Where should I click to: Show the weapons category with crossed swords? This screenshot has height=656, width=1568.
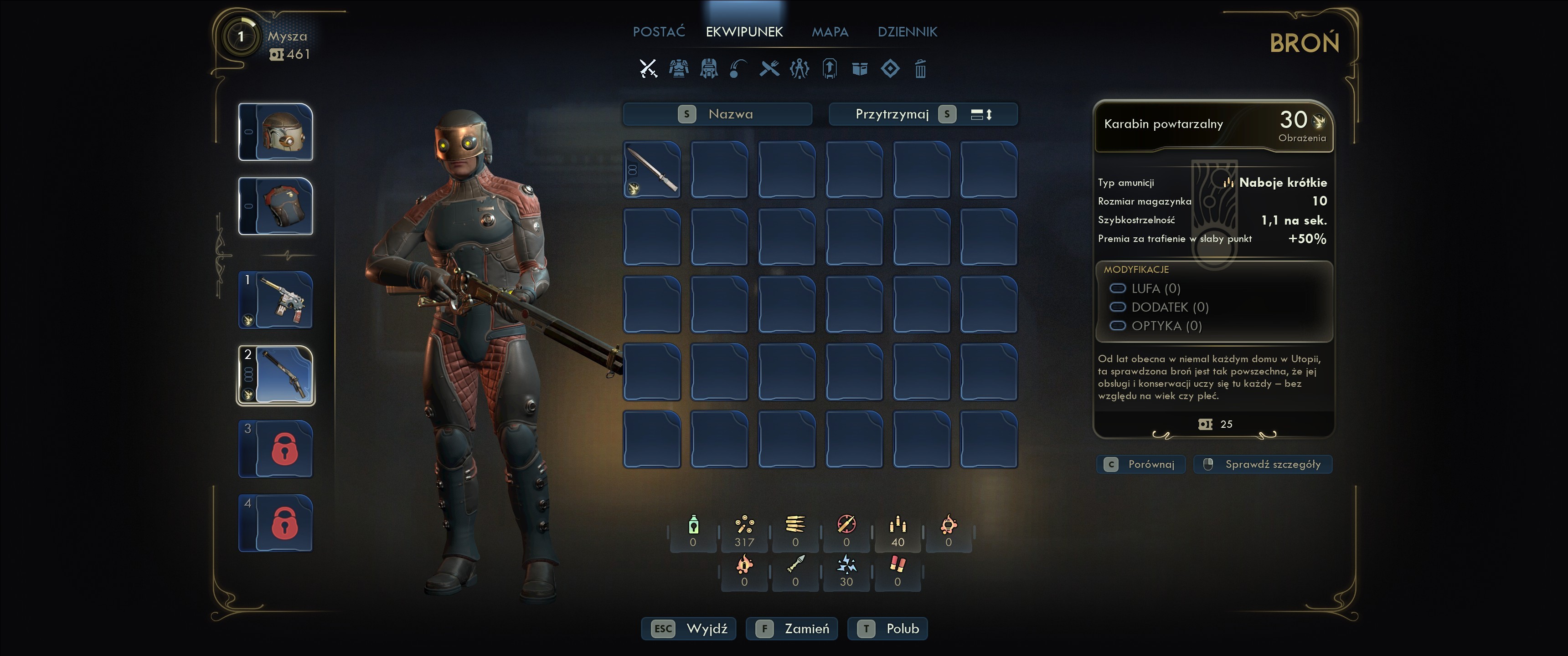click(648, 69)
